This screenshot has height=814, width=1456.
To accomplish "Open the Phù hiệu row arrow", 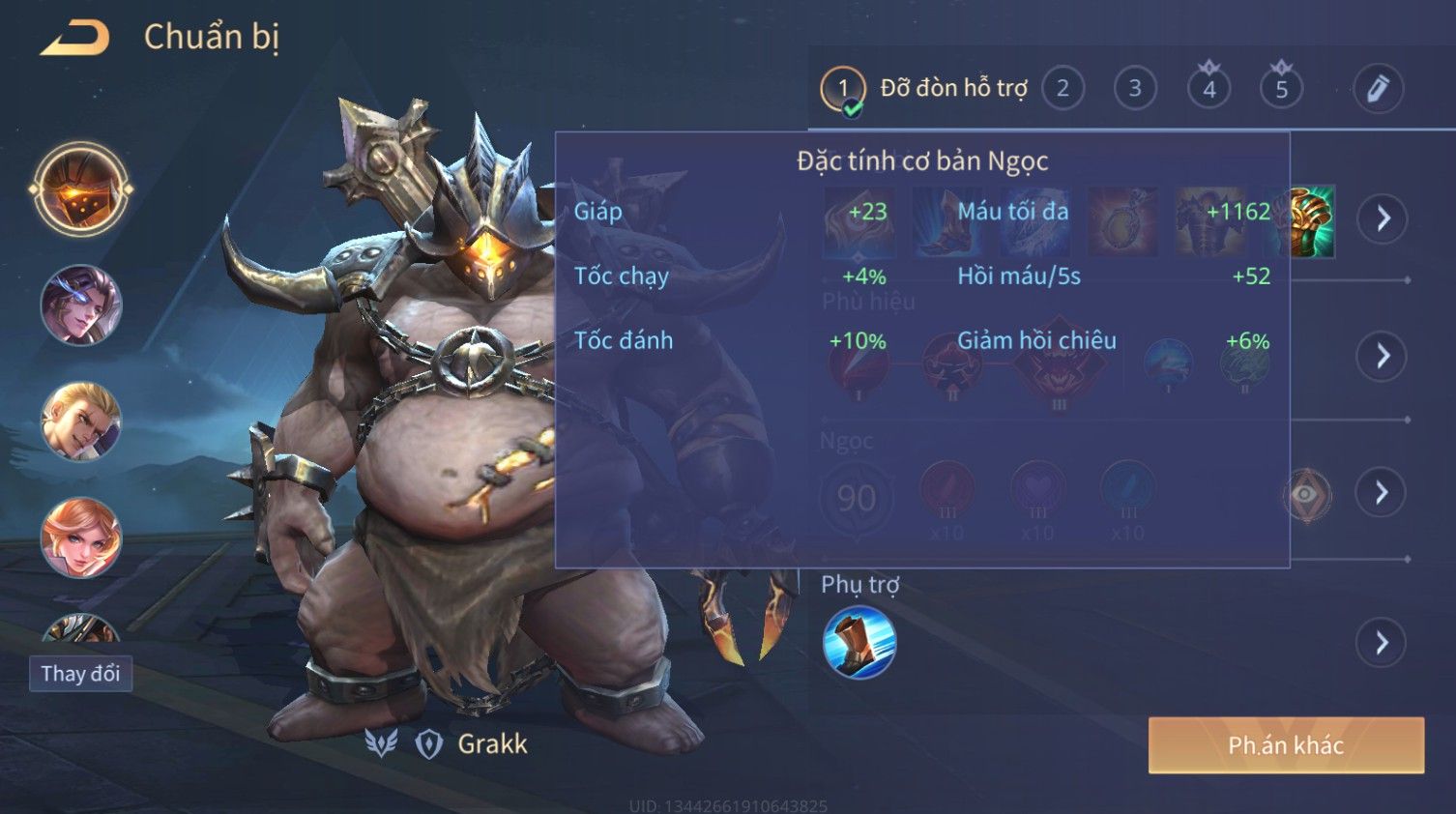I will (x=1383, y=356).
